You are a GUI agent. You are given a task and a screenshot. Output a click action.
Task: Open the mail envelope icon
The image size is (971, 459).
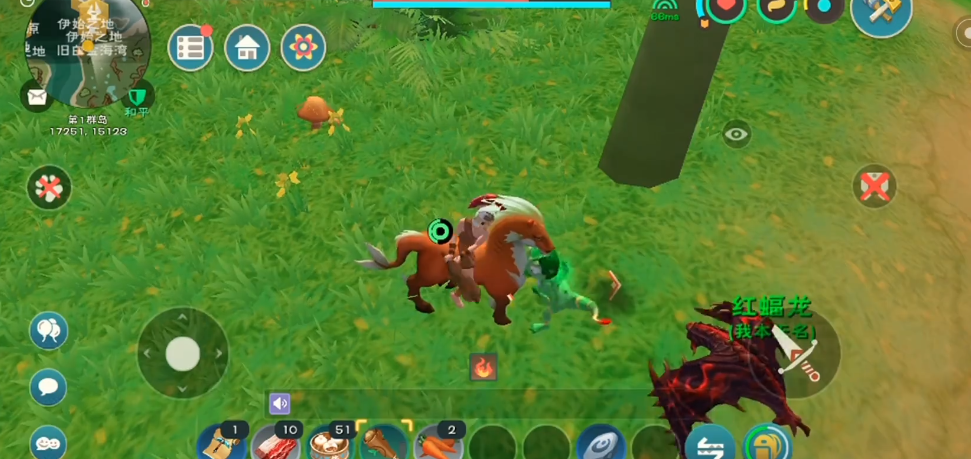coord(37,96)
